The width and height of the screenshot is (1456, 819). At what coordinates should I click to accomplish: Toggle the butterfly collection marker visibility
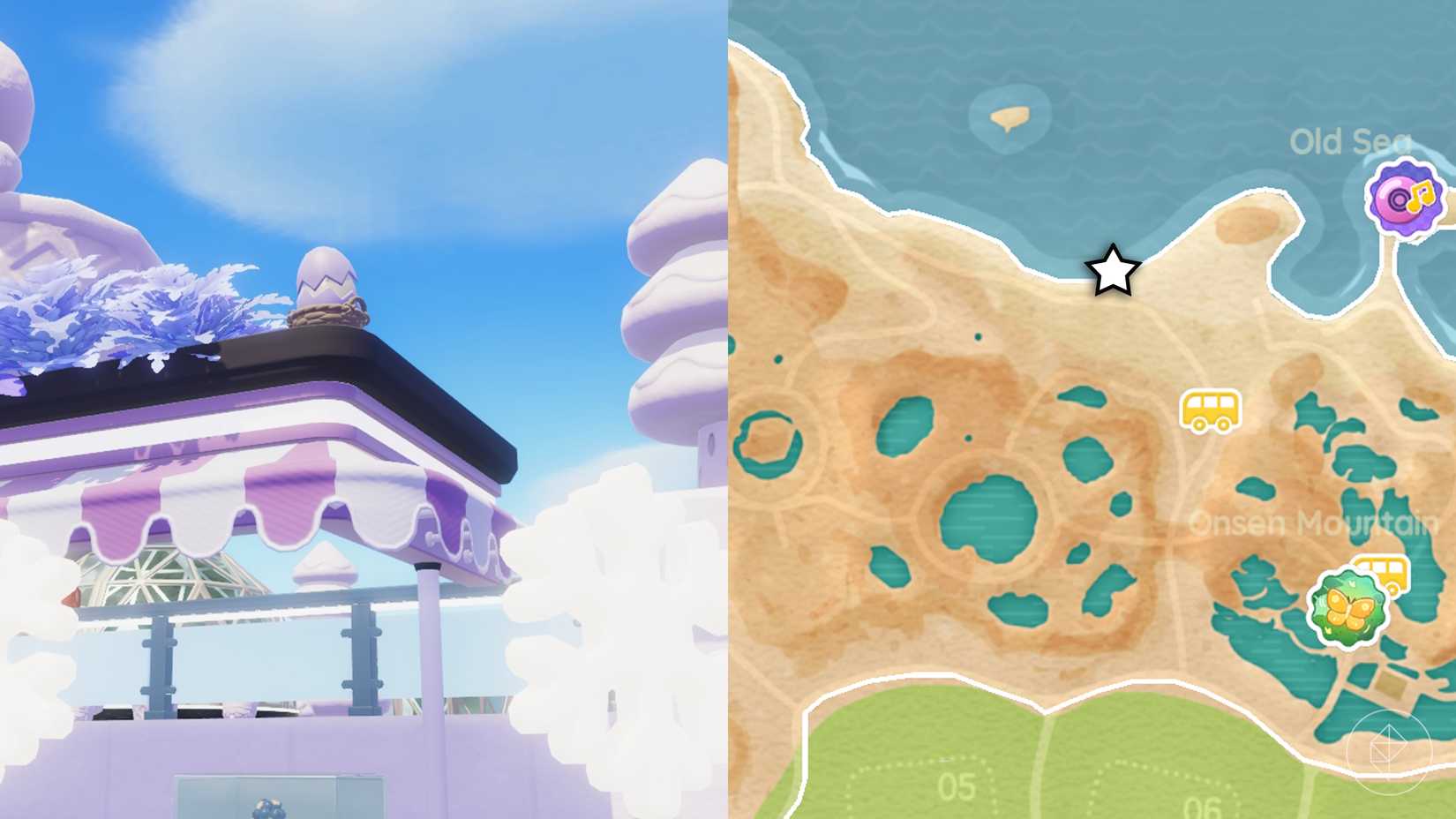pos(1346,607)
